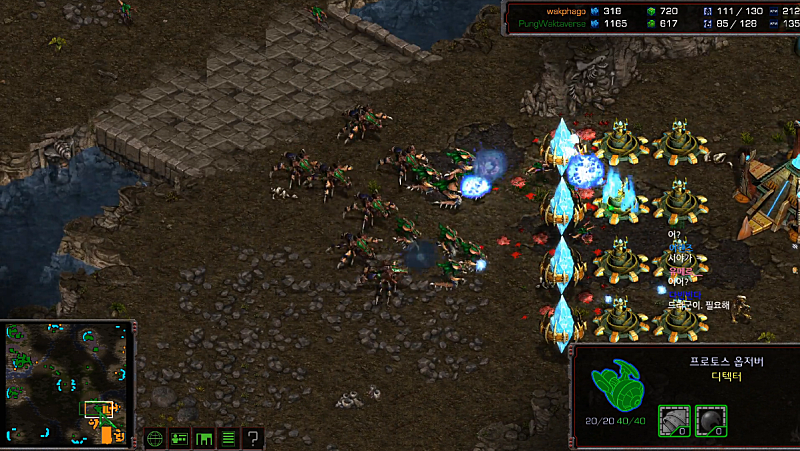This screenshot has height=451, width=800.
Task: Select the Observer plasma shield upgrade icon
Action: 710,420
